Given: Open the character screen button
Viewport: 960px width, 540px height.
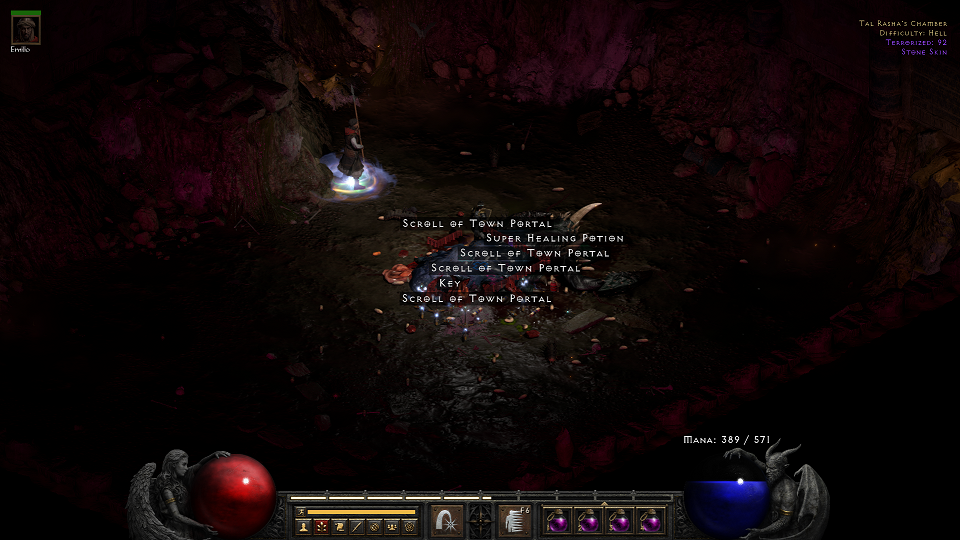Looking at the screenshot, I should (x=303, y=526).
